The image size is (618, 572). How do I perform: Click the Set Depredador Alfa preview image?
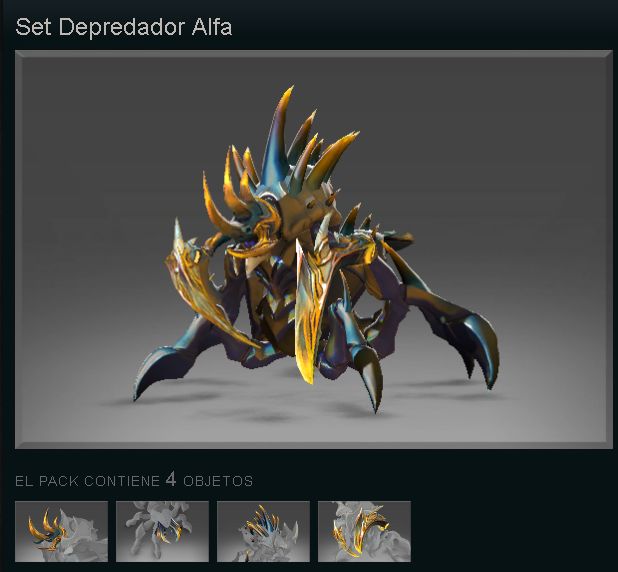(x=313, y=249)
